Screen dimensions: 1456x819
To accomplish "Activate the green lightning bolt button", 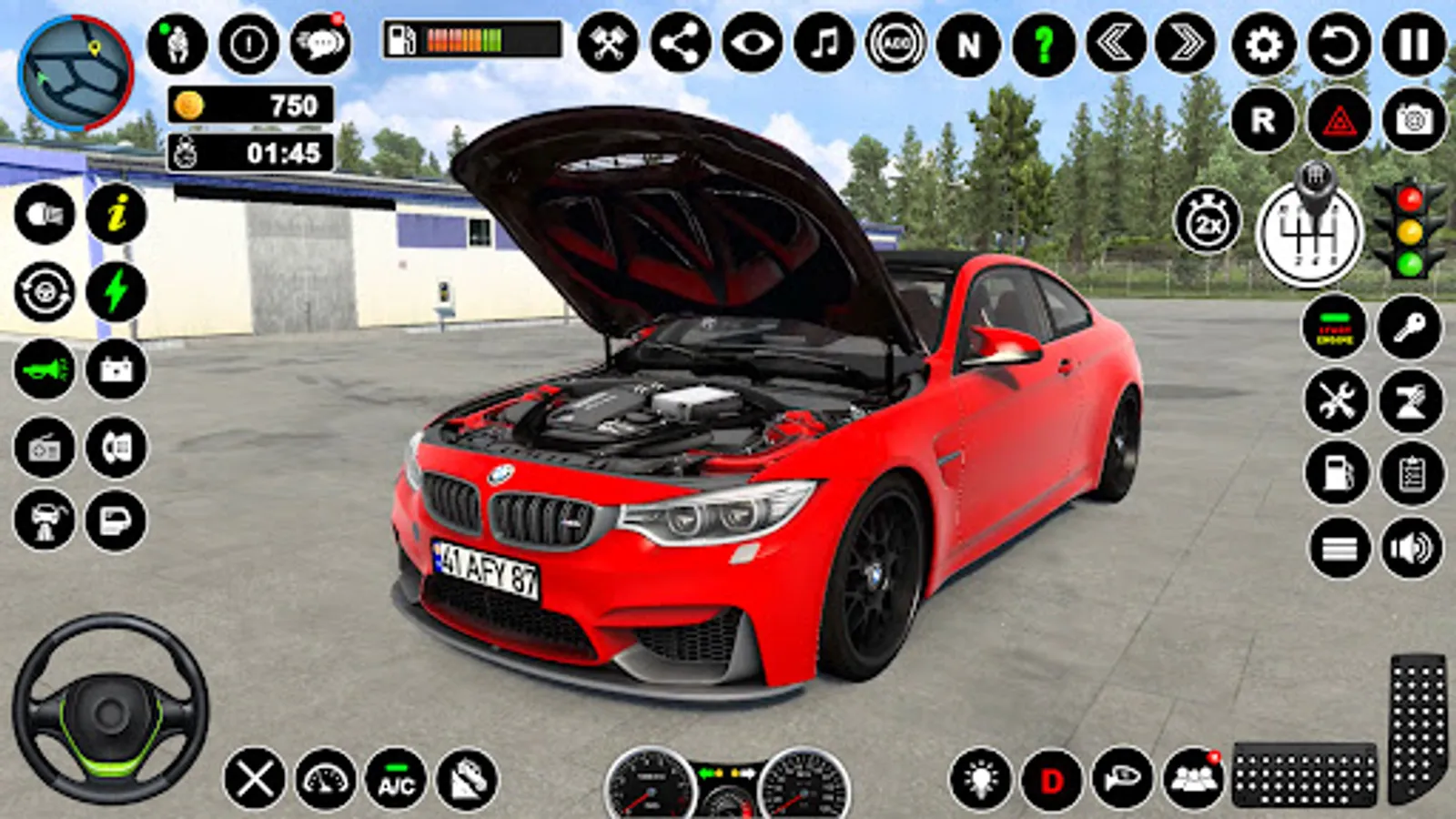I will click(x=116, y=292).
